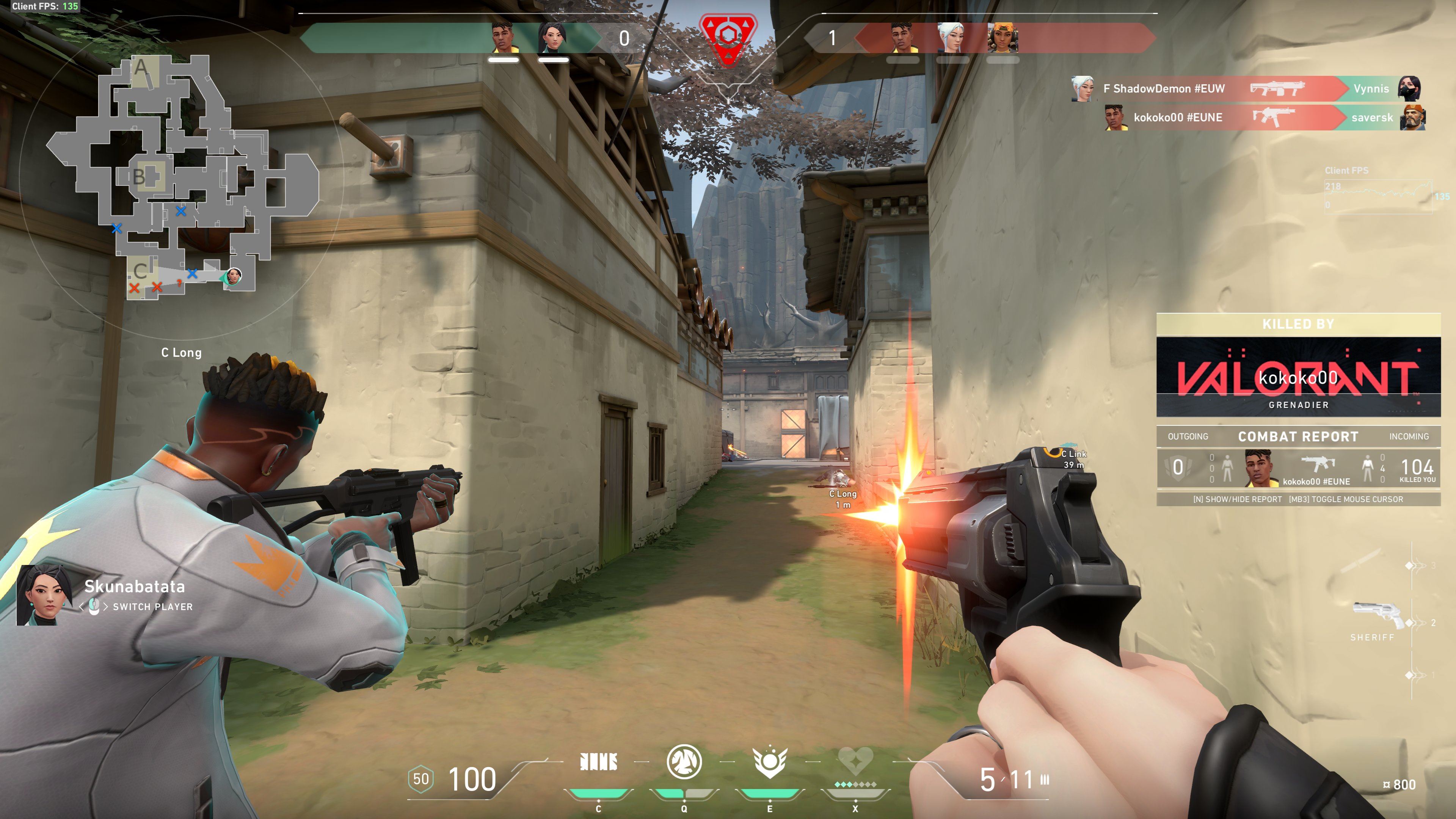
Task: Click the OUTGOING label in combat report
Action: tap(1188, 436)
